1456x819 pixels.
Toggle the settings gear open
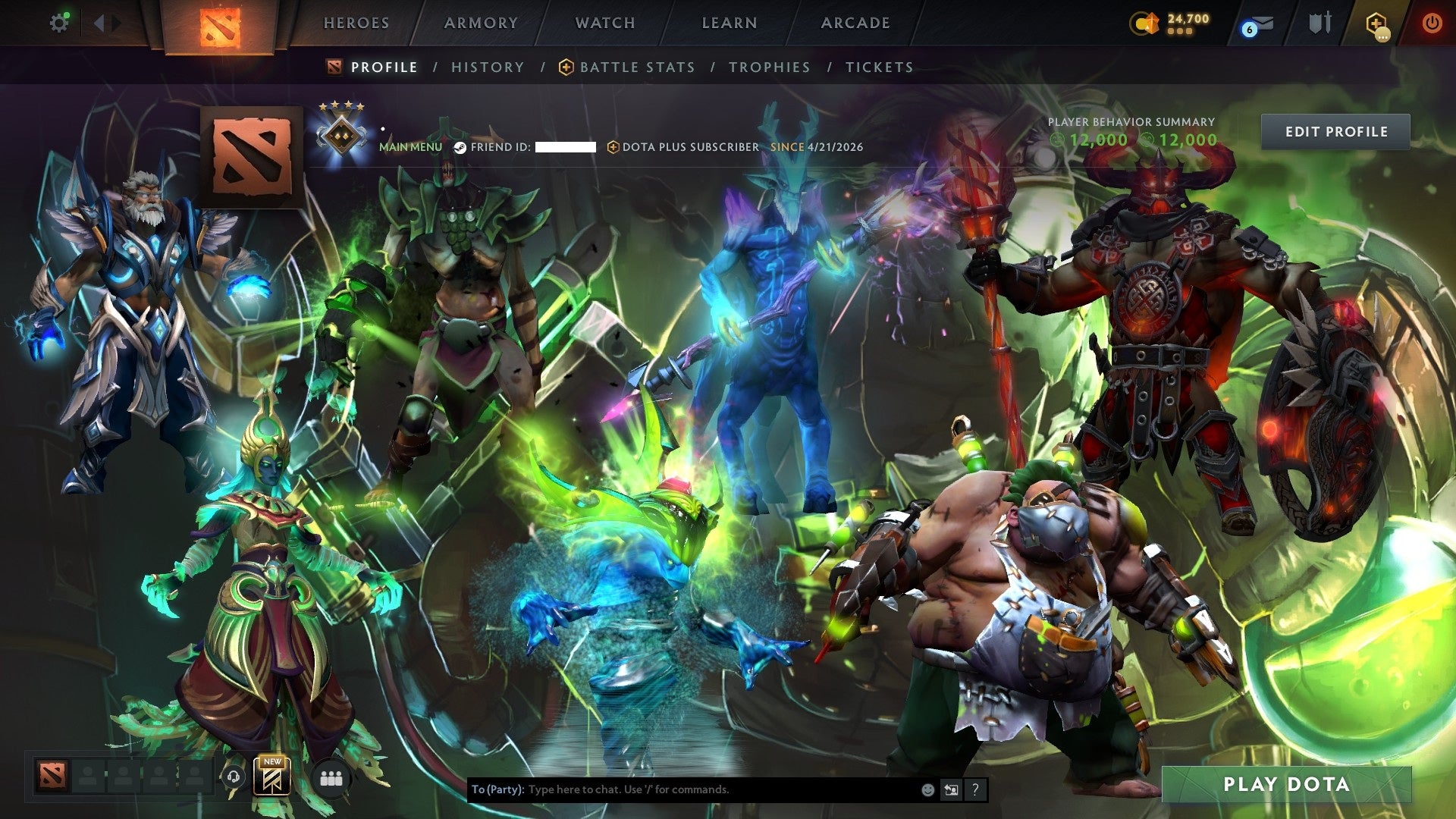tap(60, 22)
